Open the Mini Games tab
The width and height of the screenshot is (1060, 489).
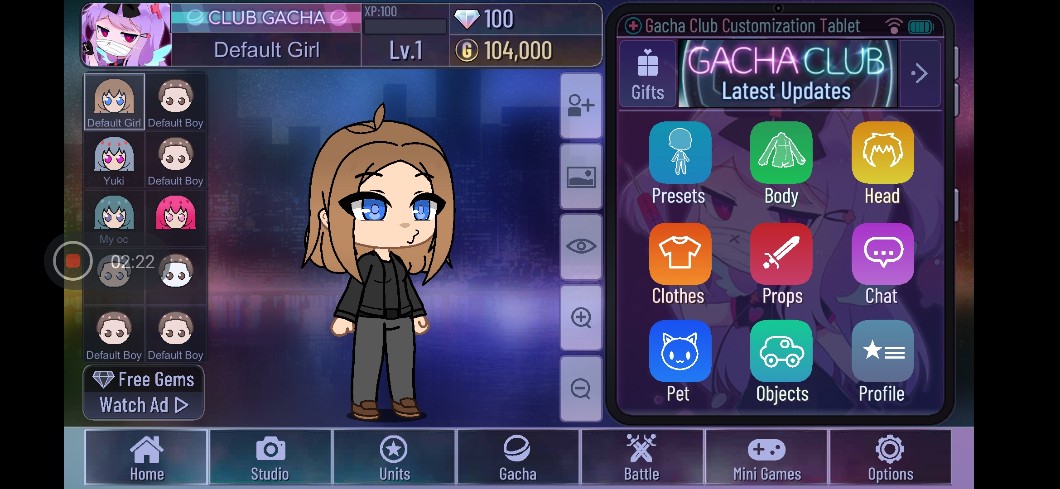(767, 457)
